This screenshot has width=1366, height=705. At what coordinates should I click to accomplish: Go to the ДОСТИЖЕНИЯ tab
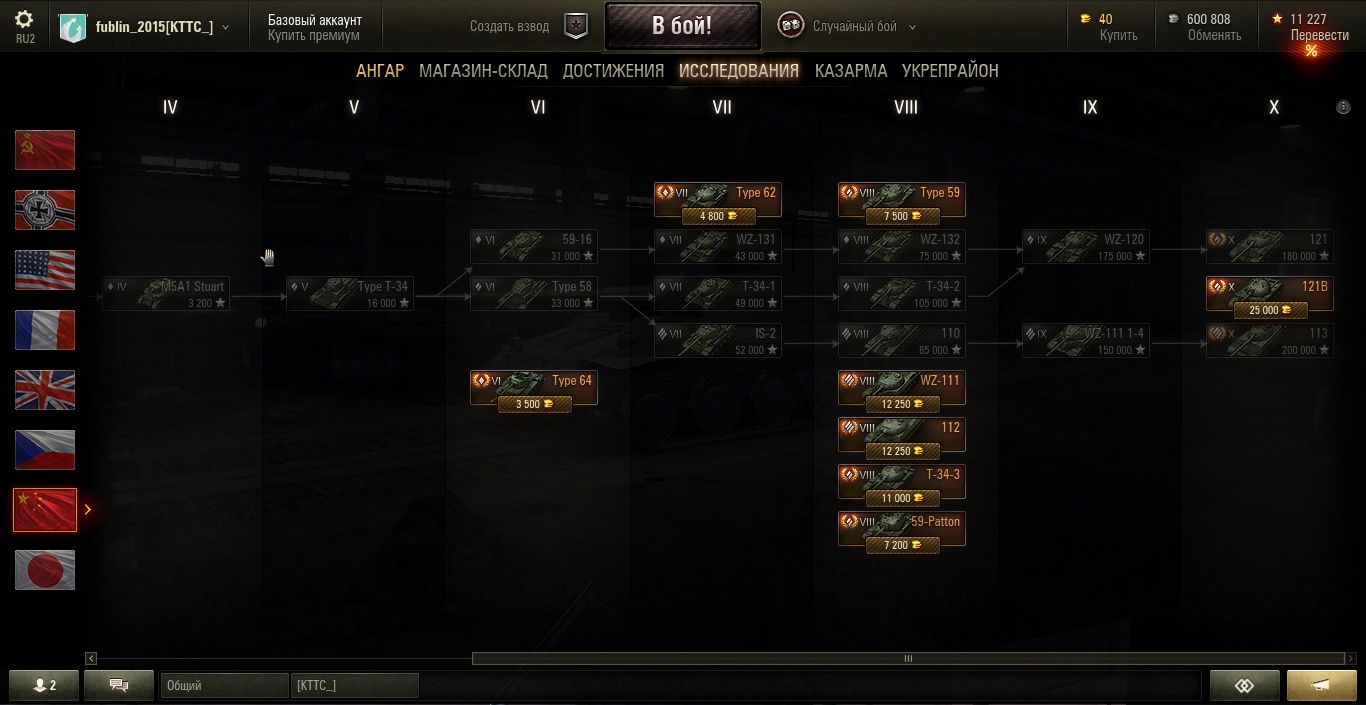[613, 71]
